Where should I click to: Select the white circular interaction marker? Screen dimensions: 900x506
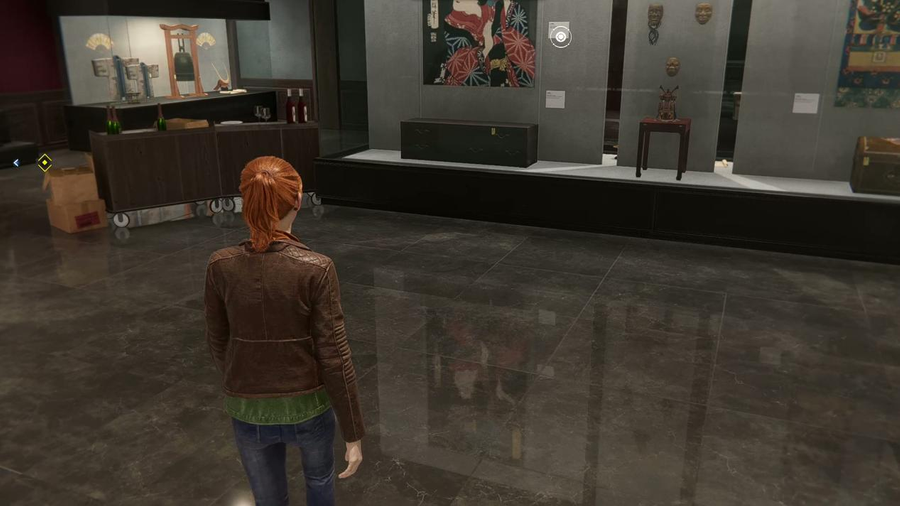(561, 37)
